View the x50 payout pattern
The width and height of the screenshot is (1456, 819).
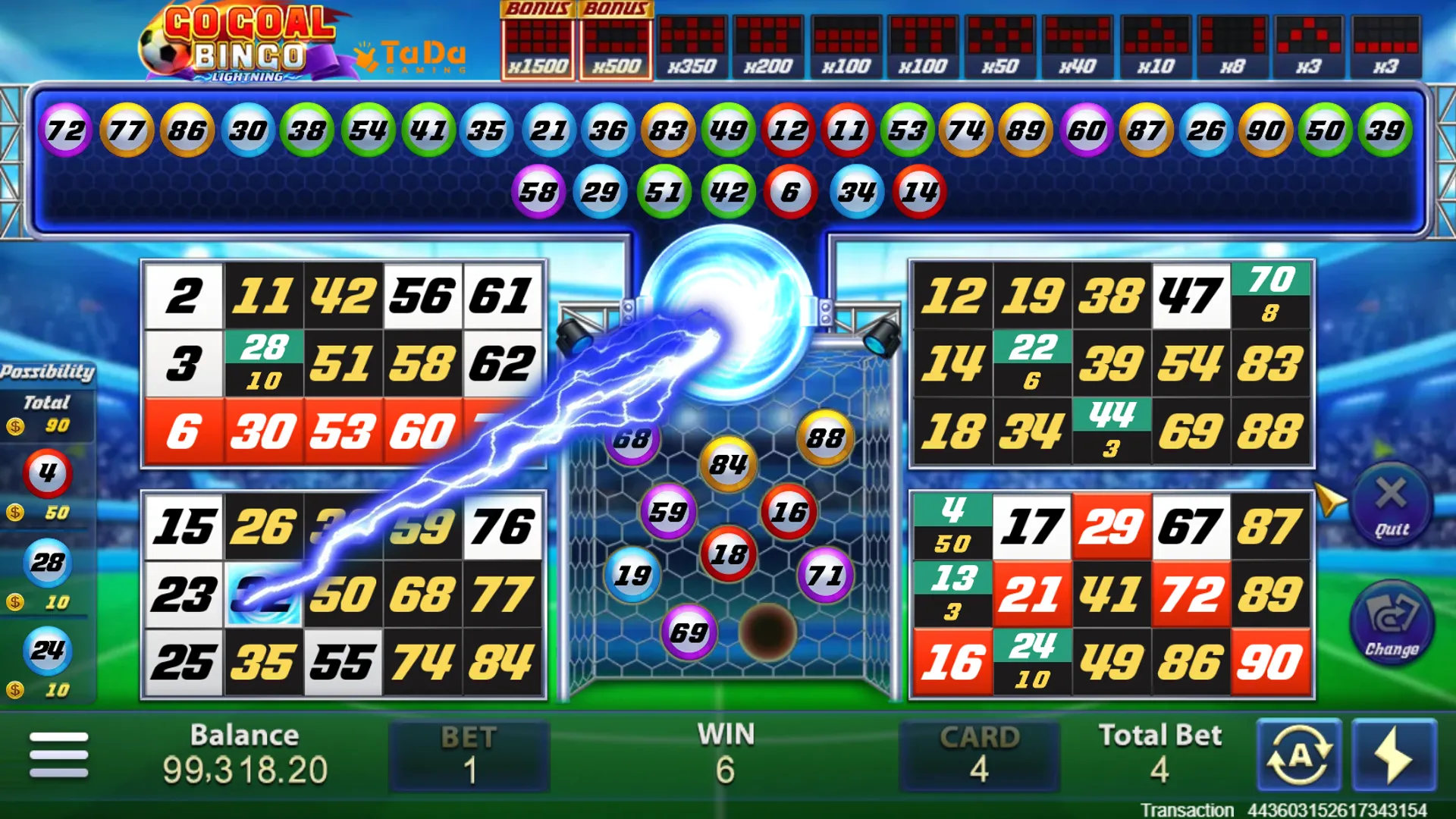(1000, 47)
